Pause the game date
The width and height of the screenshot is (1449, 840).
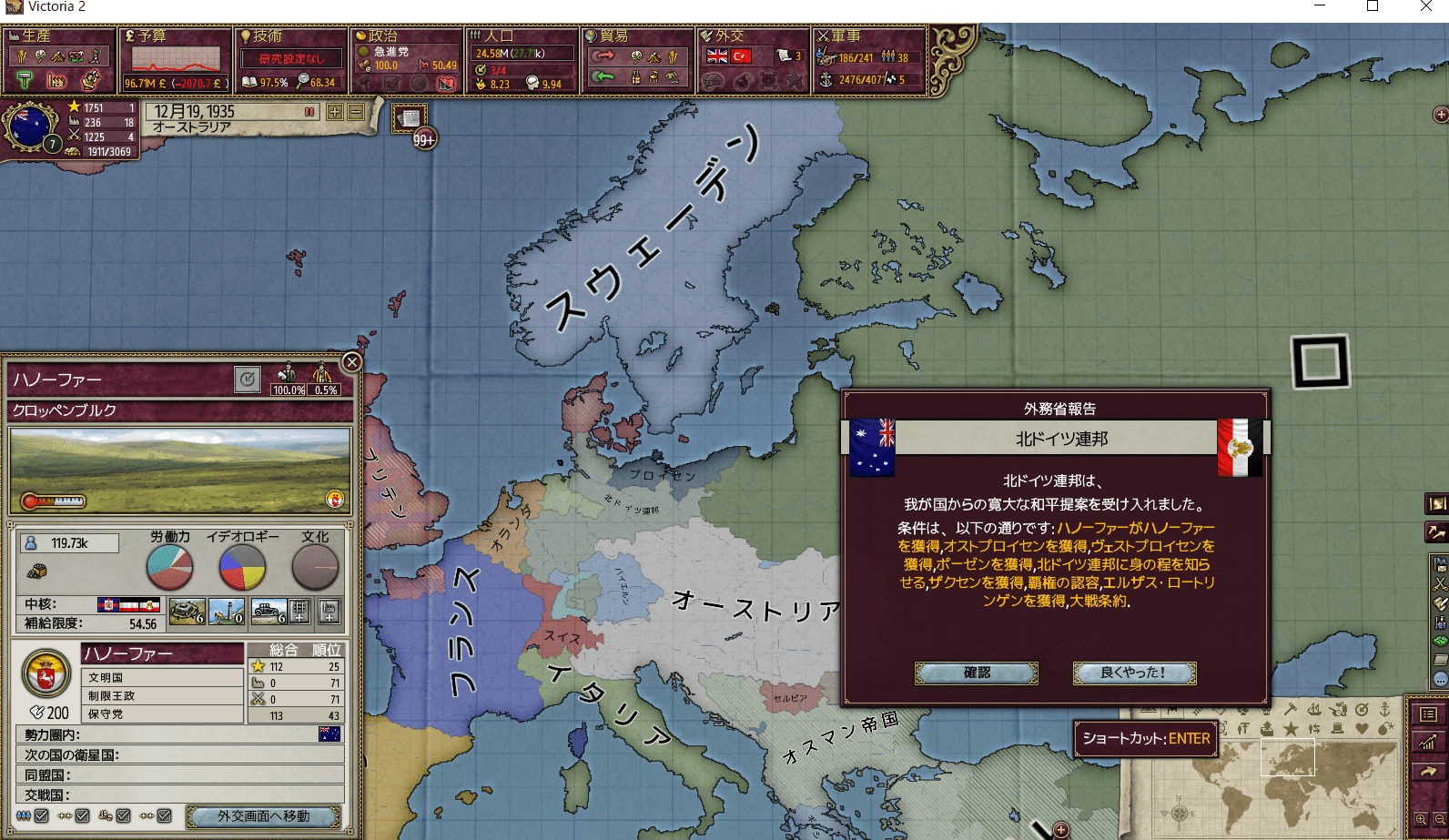coord(309,112)
